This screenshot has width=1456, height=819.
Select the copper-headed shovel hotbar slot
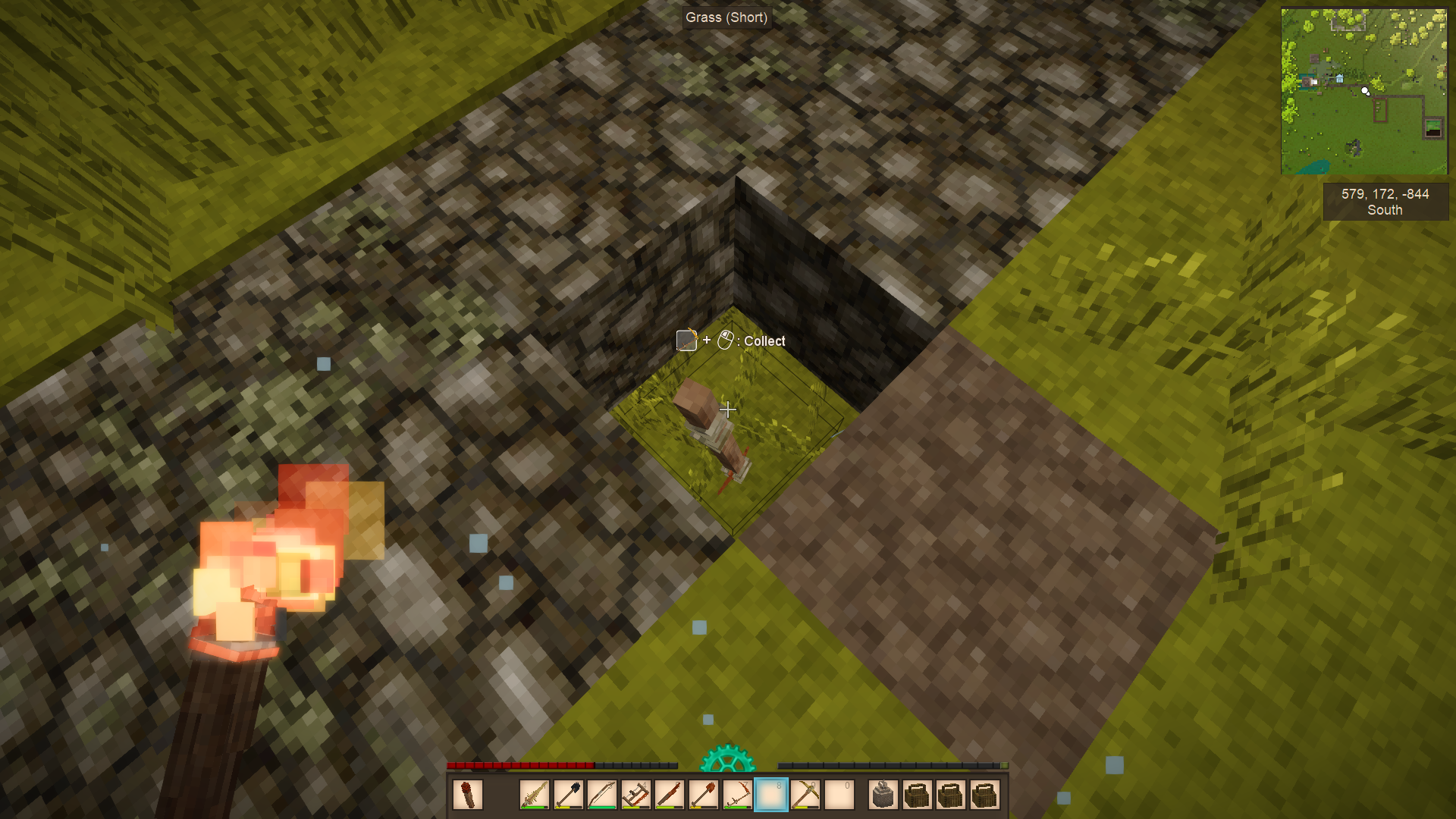(x=704, y=795)
